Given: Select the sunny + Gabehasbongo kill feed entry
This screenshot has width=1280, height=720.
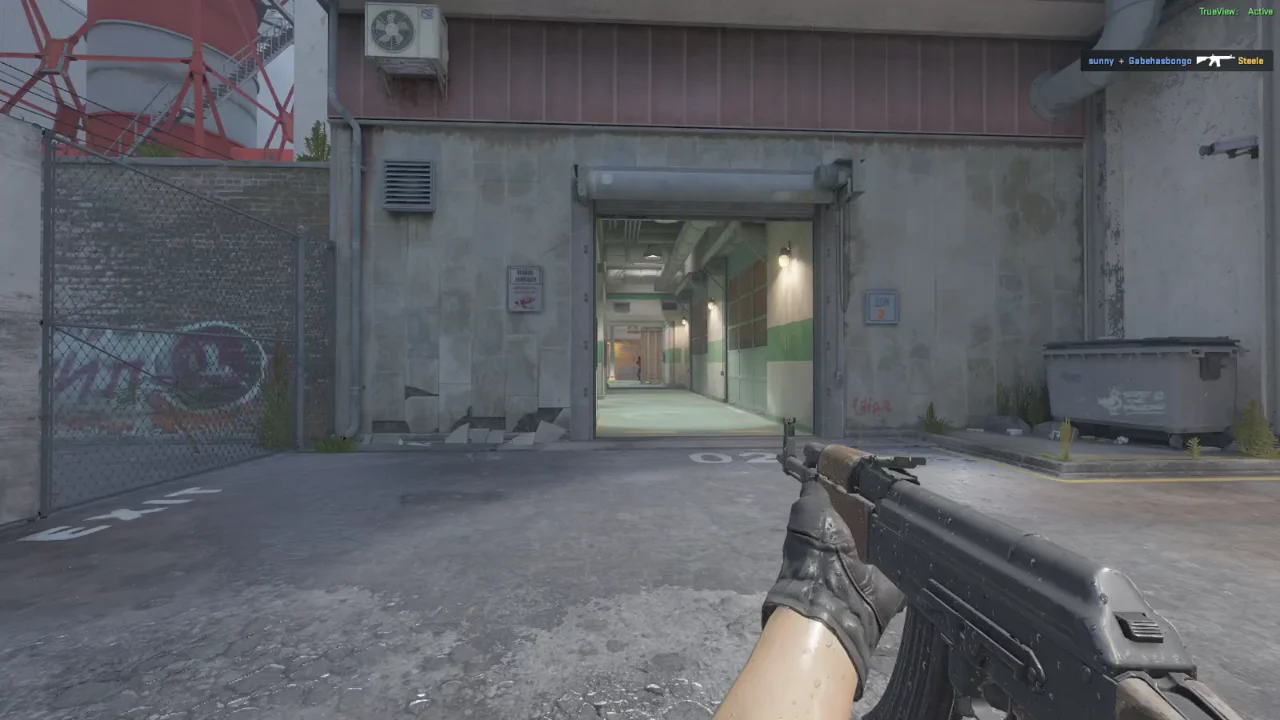Looking at the screenshot, I should coord(1176,61).
